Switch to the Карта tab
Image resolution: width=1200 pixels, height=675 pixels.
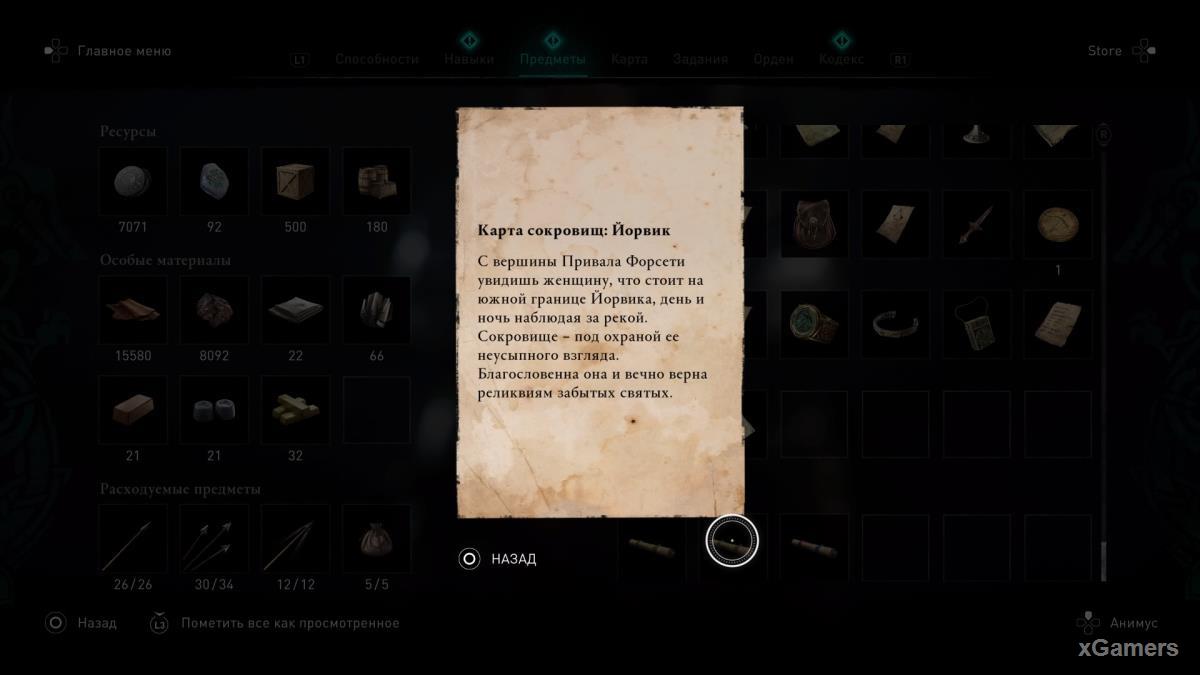(x=629, y=59)
